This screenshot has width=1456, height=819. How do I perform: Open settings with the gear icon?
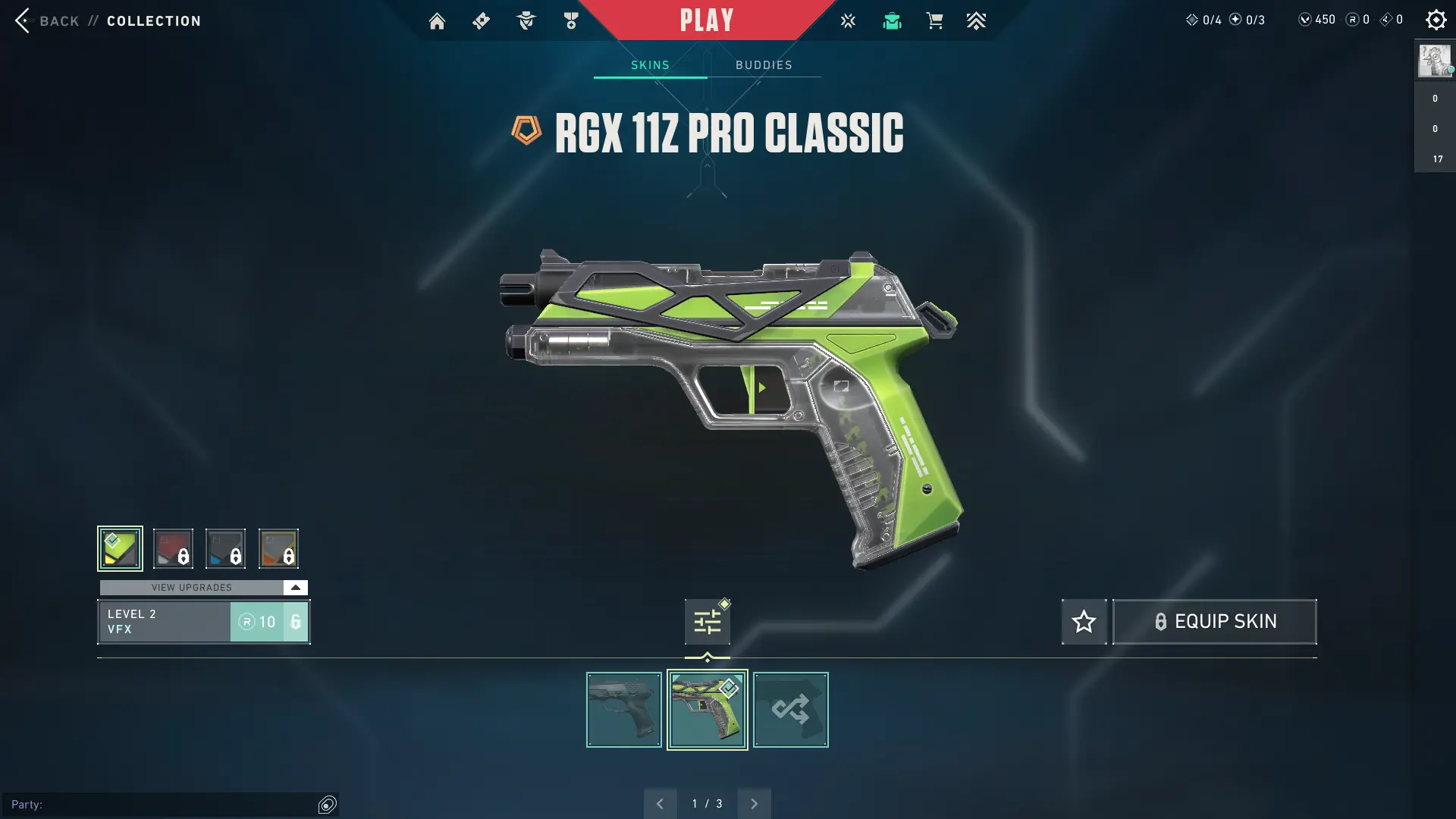click(x=1436, y=20)
